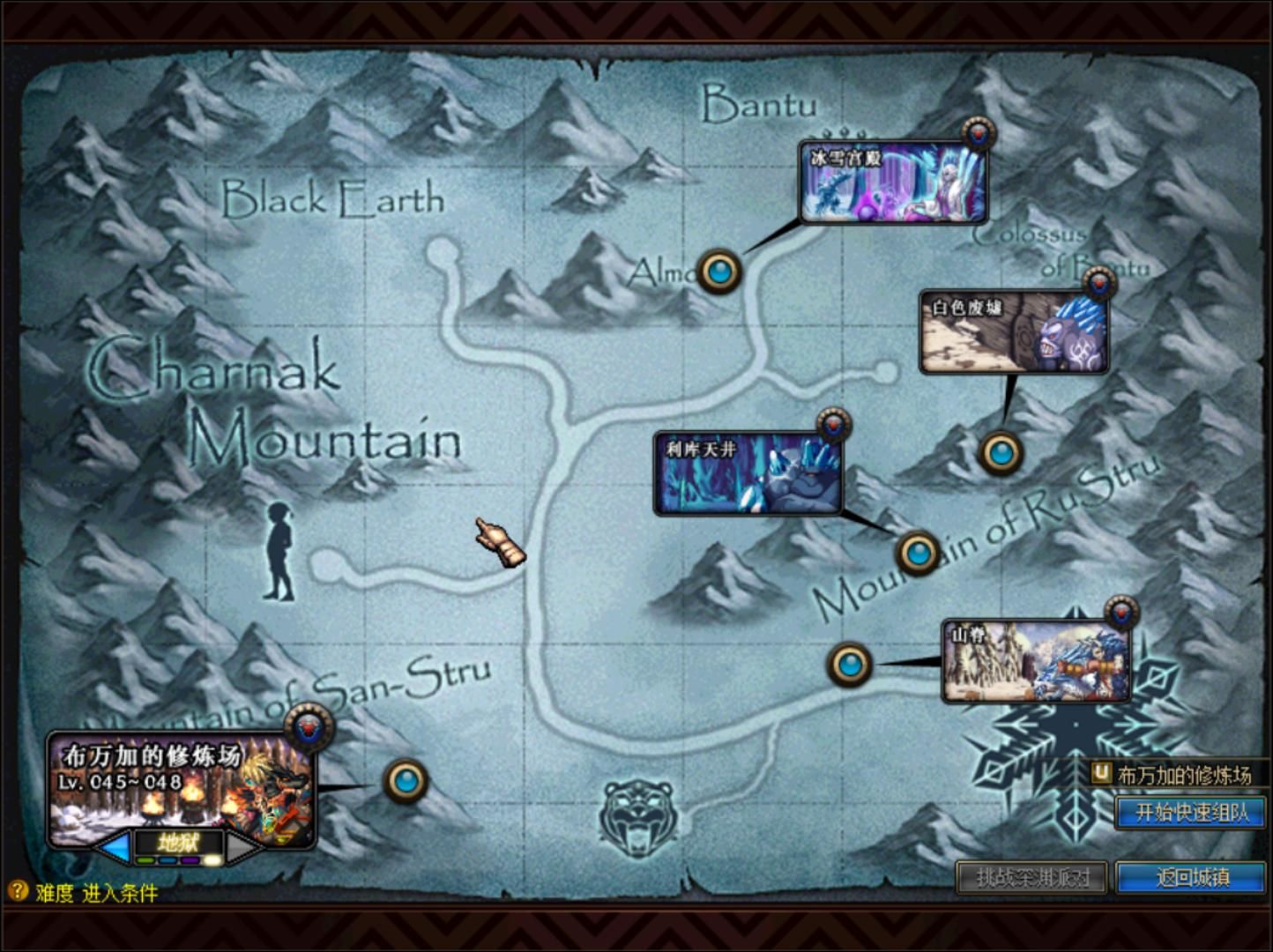Lower difficulty with the blue left arrow
This screenshot has width=1273, height=952.
point(115,847)
